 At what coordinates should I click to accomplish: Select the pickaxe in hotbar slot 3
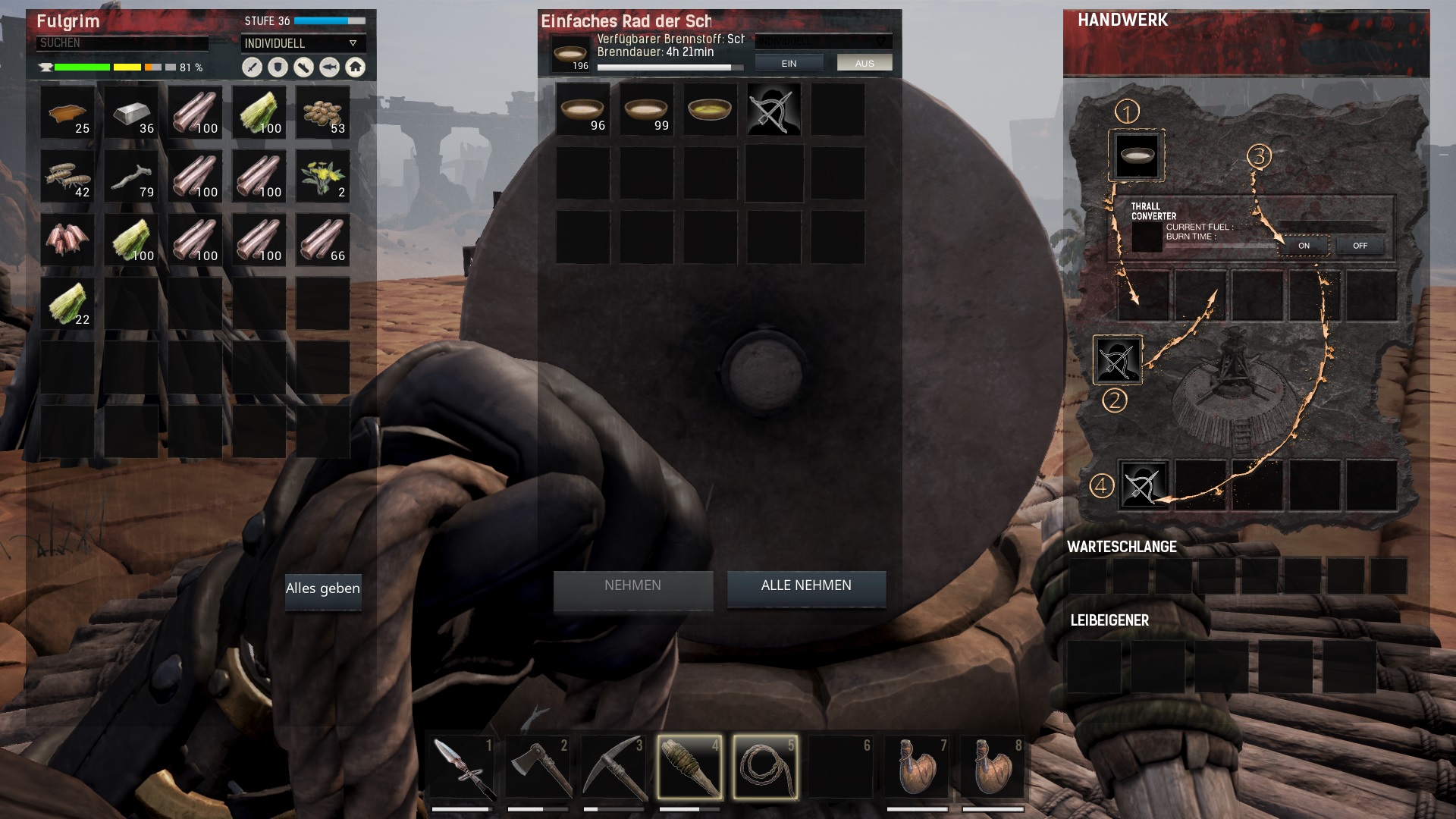click(x=614, y=767)
